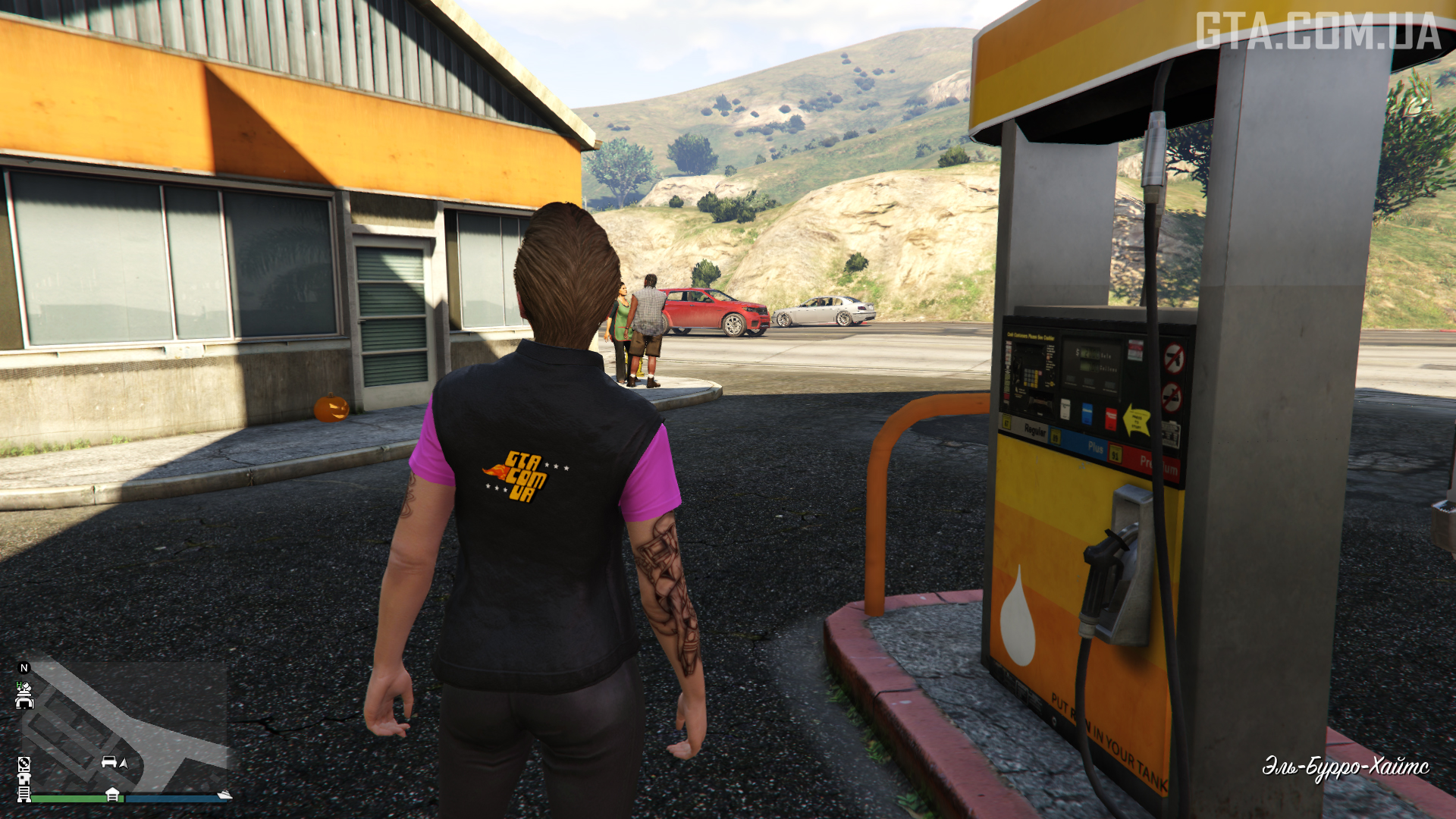The height and width of the screenshot is (819, 1456).
Task: Select the garage blip on minimap
Action: 112,794
